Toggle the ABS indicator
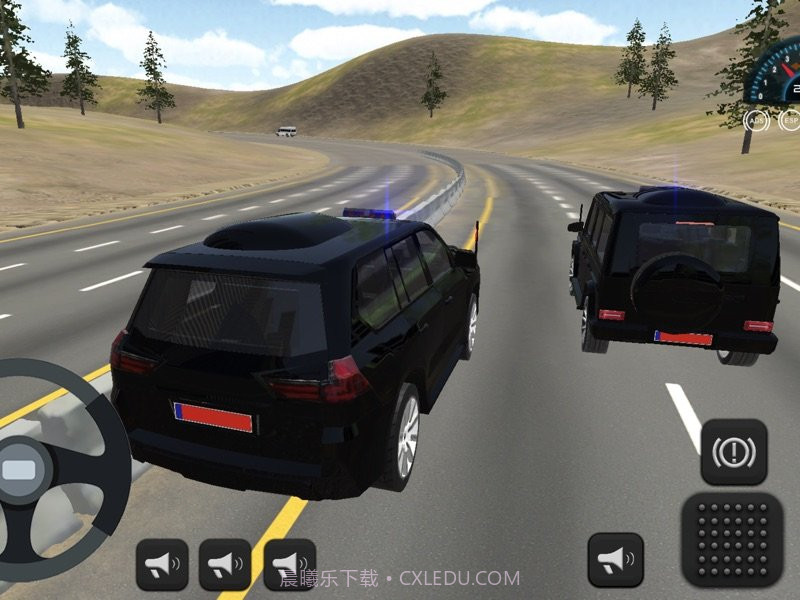The width and height of the screenshot is (800, 600). 757,120
